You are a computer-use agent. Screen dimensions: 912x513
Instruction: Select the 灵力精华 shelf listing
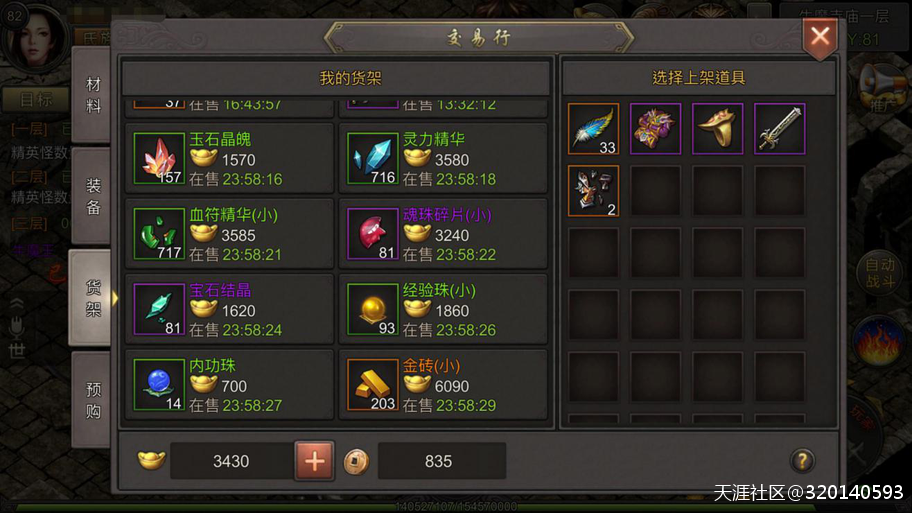point(443,160)
